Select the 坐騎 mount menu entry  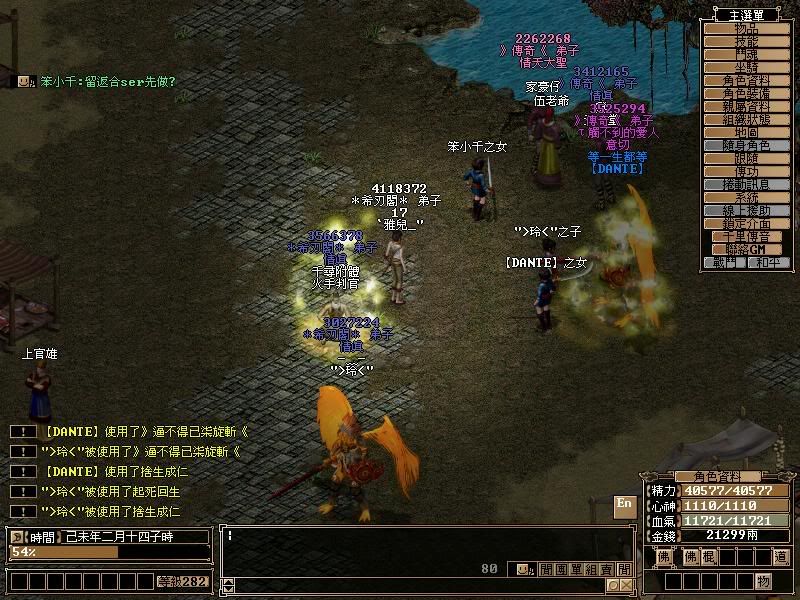coord(747,67)
